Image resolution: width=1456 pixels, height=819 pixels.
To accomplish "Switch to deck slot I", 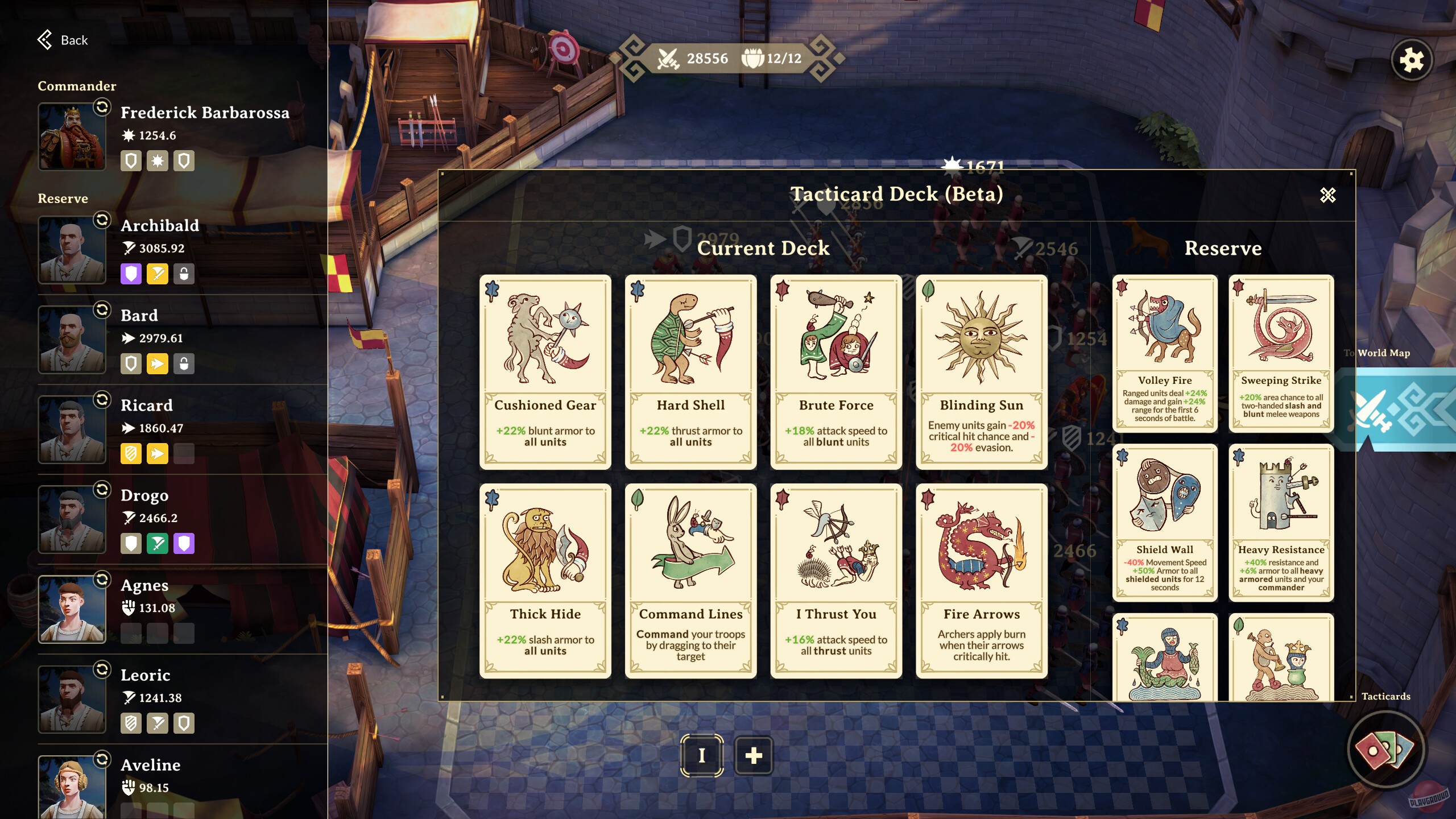I will [x=702, y=755].
